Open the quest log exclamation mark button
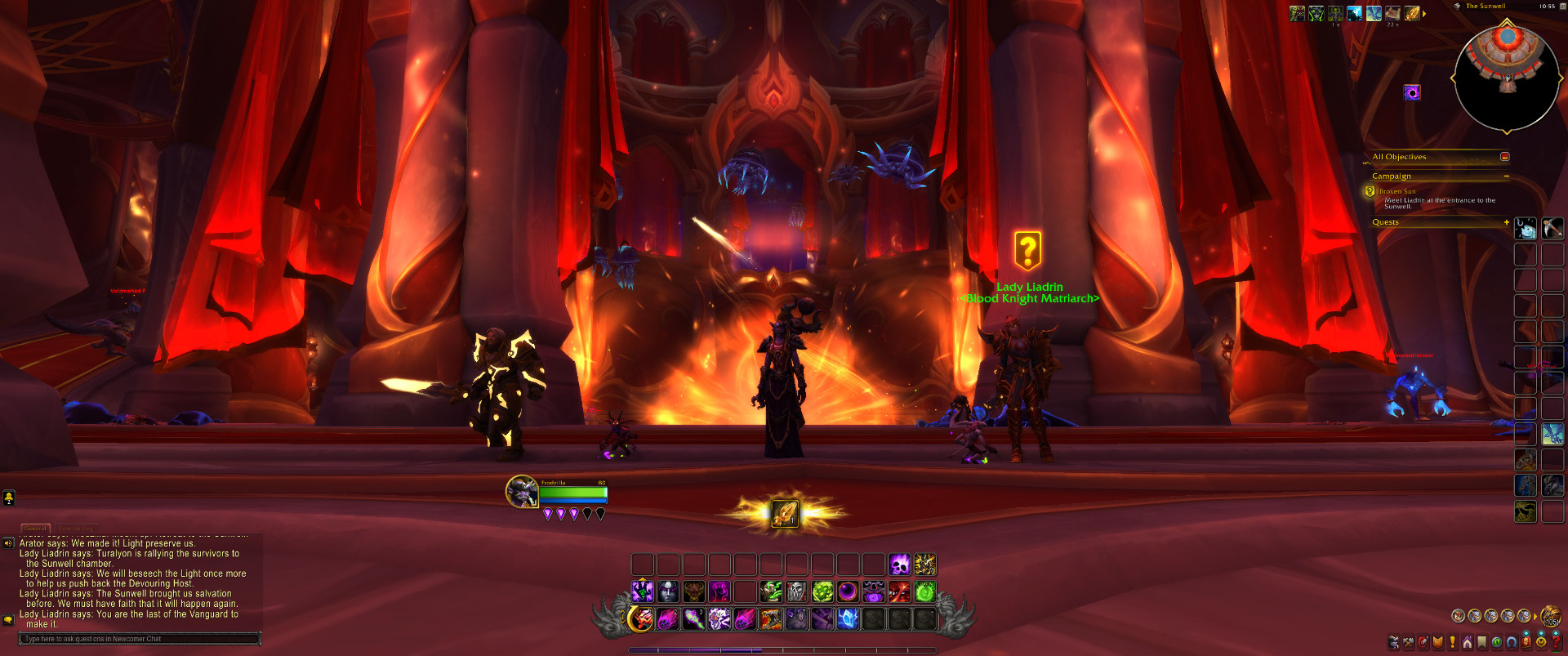This screenshot has width=1568, height=656. 1452,642
